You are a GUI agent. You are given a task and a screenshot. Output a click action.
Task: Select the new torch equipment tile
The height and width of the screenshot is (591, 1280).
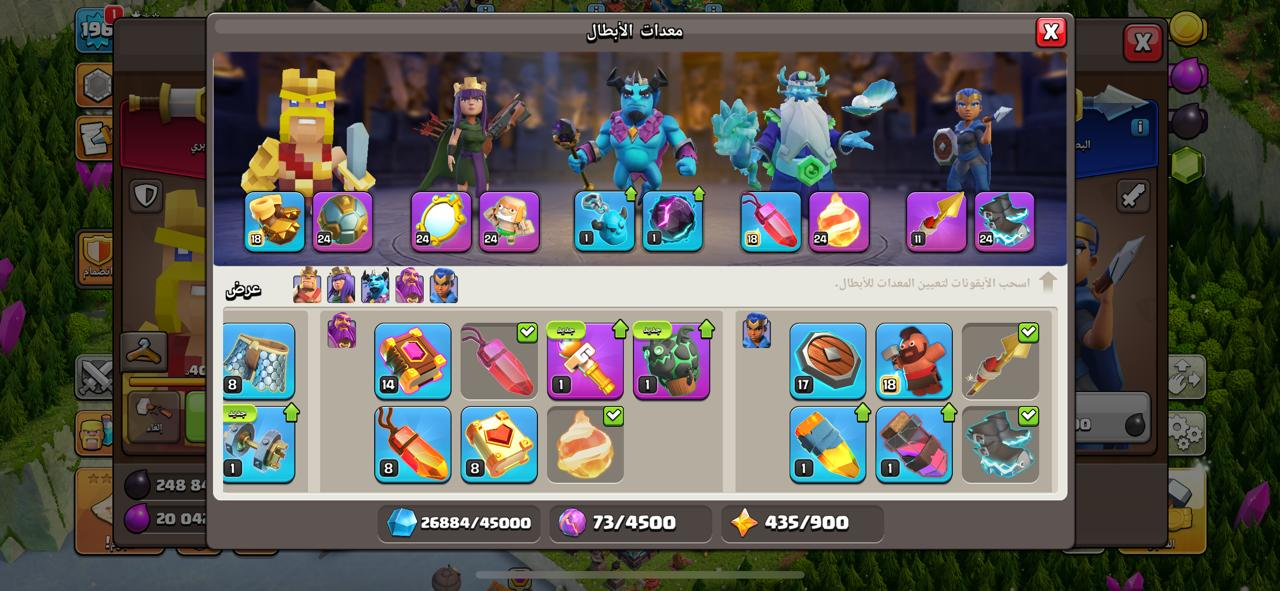point(585,361)
